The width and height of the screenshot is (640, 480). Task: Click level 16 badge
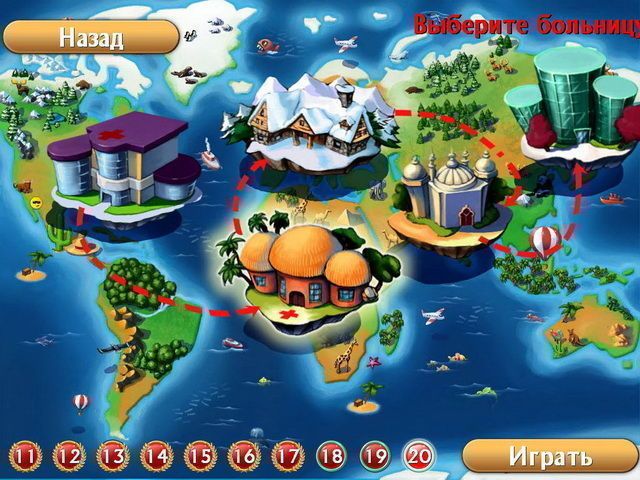(x=244, y=457)
